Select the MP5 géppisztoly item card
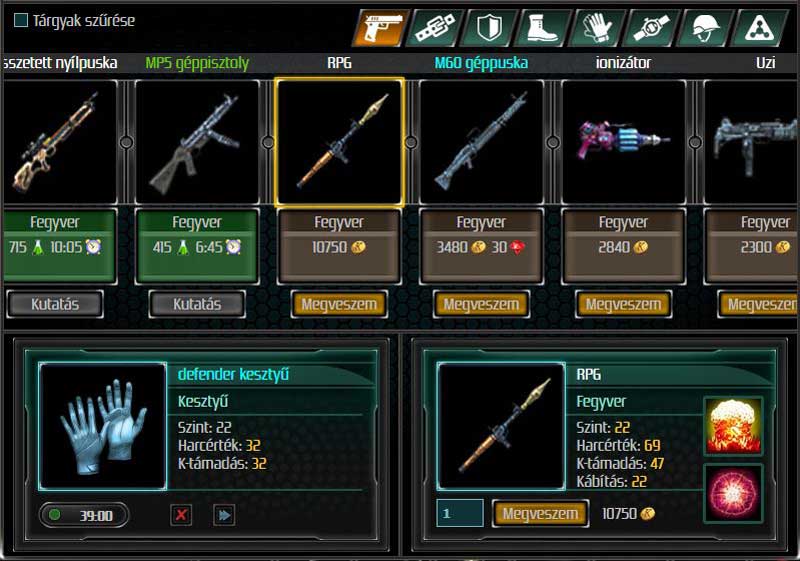The image size is (800, 561). tap(197, 142)
